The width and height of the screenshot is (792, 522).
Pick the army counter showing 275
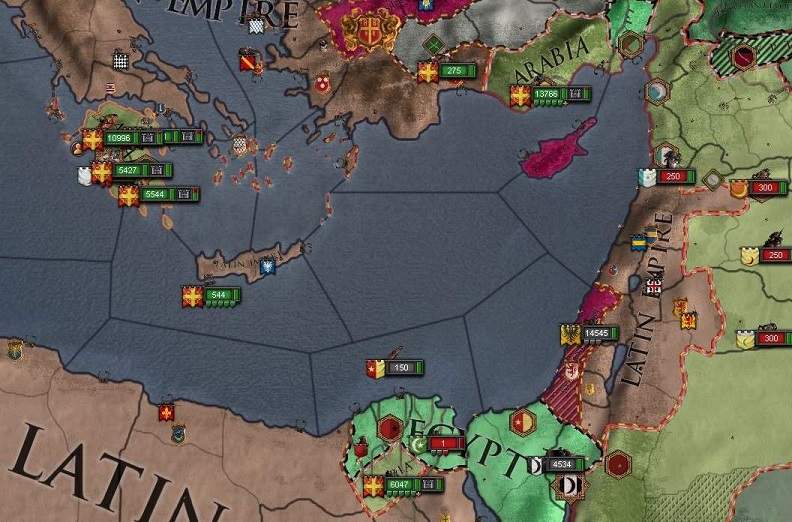click(454, 71)
